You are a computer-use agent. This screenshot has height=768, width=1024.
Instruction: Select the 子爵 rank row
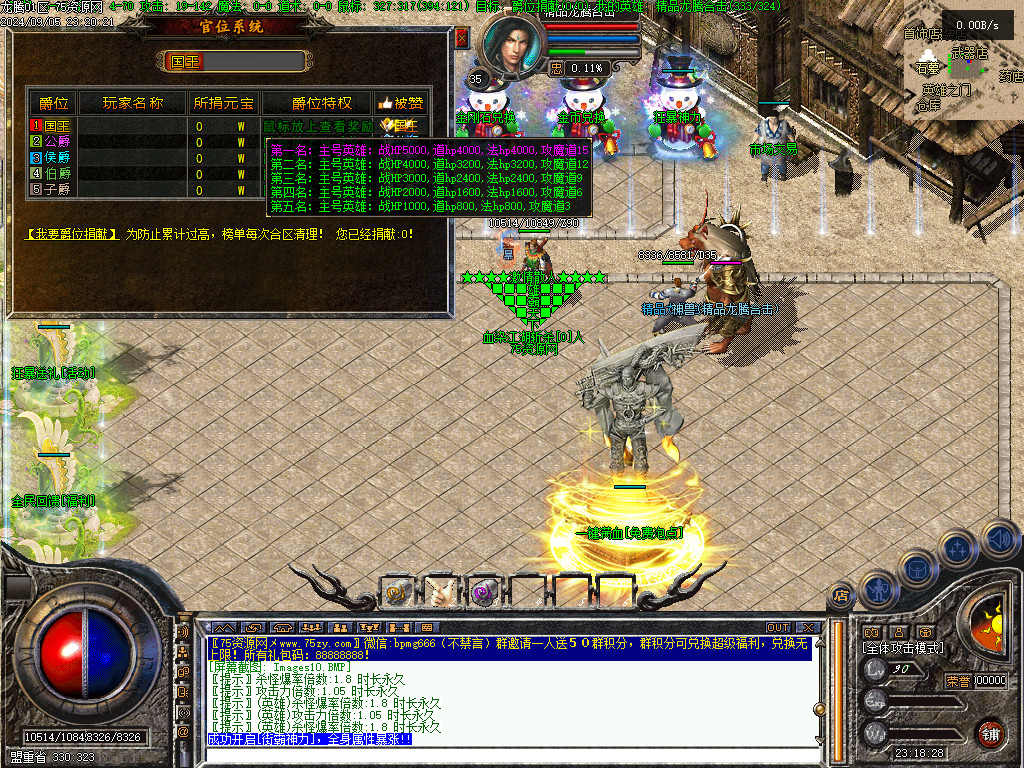pos(52,188)
